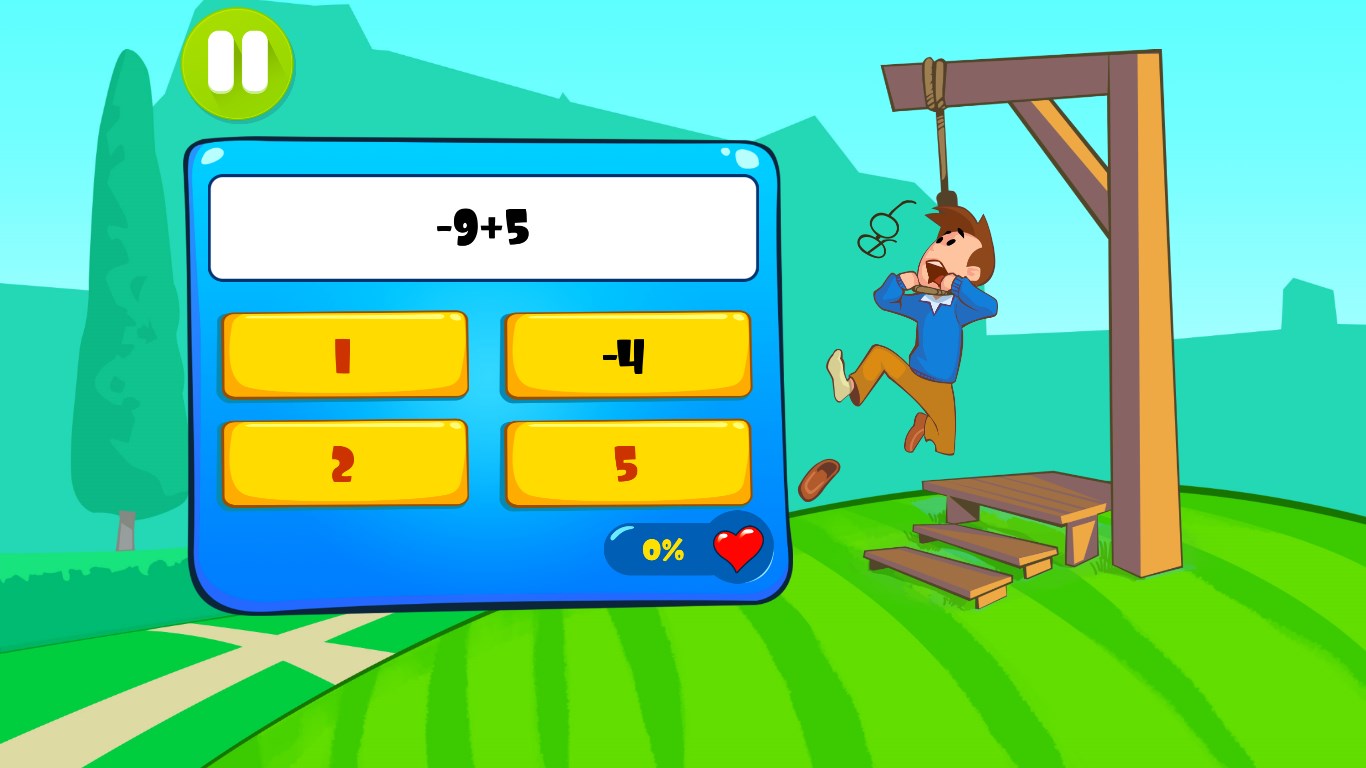This screenshot has width=1366, height=768.
Task: Click the yellow button labeled 1
Action: pyautogui.click(x=345, y=354)
